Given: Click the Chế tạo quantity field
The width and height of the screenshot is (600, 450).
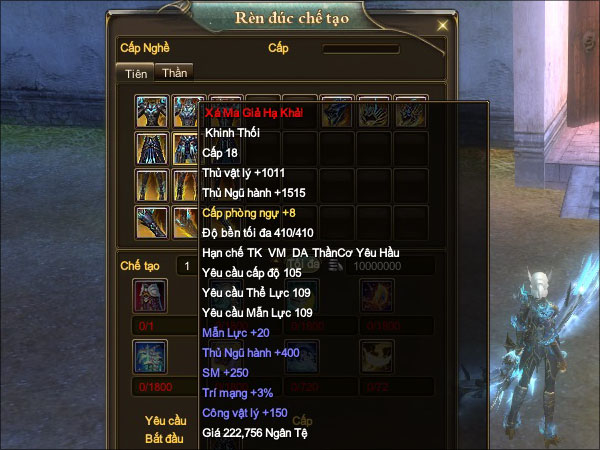Looking at the screenshot, I should click(x=186, y=266).
